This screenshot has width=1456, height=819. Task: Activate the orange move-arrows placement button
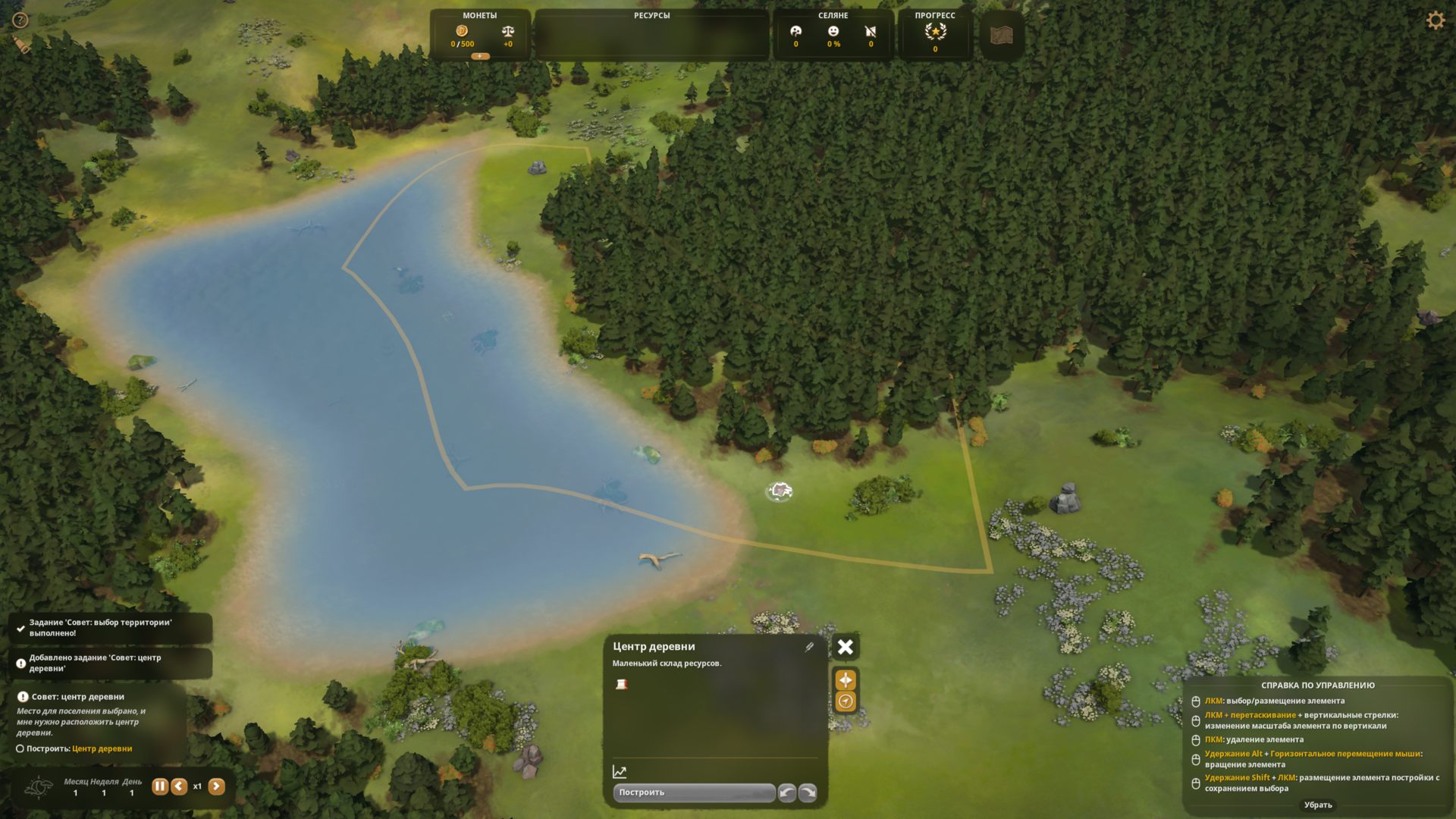846,679
